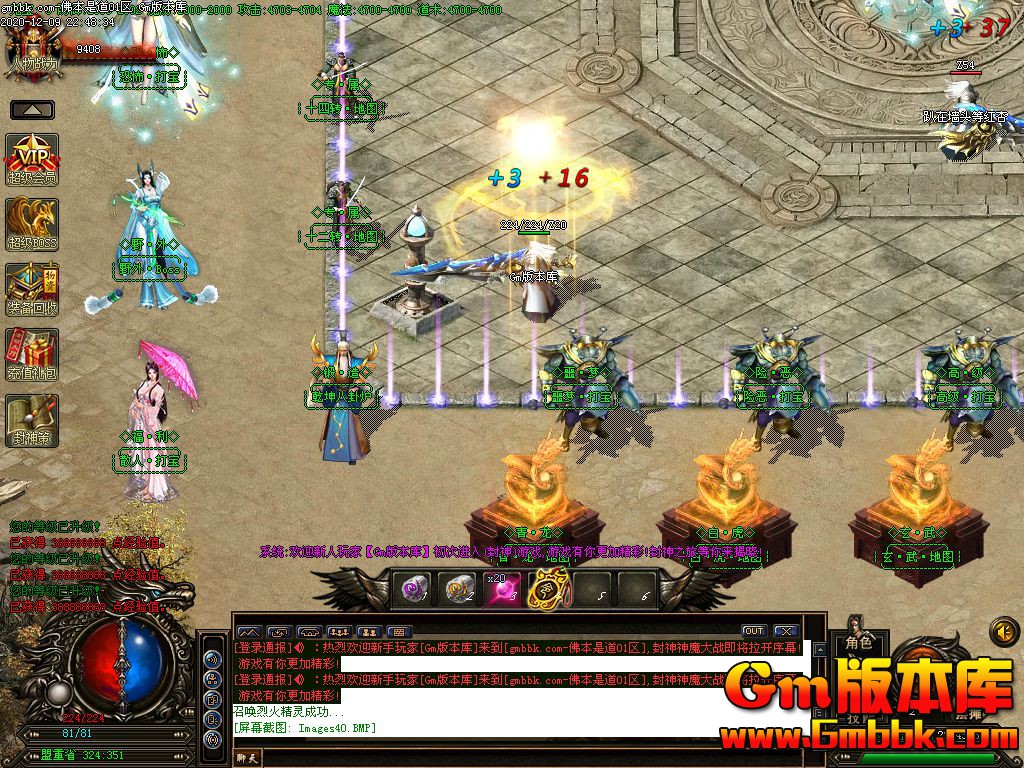
Task: Toggle the sound speaker button
Action: [x=1003, y=631]
